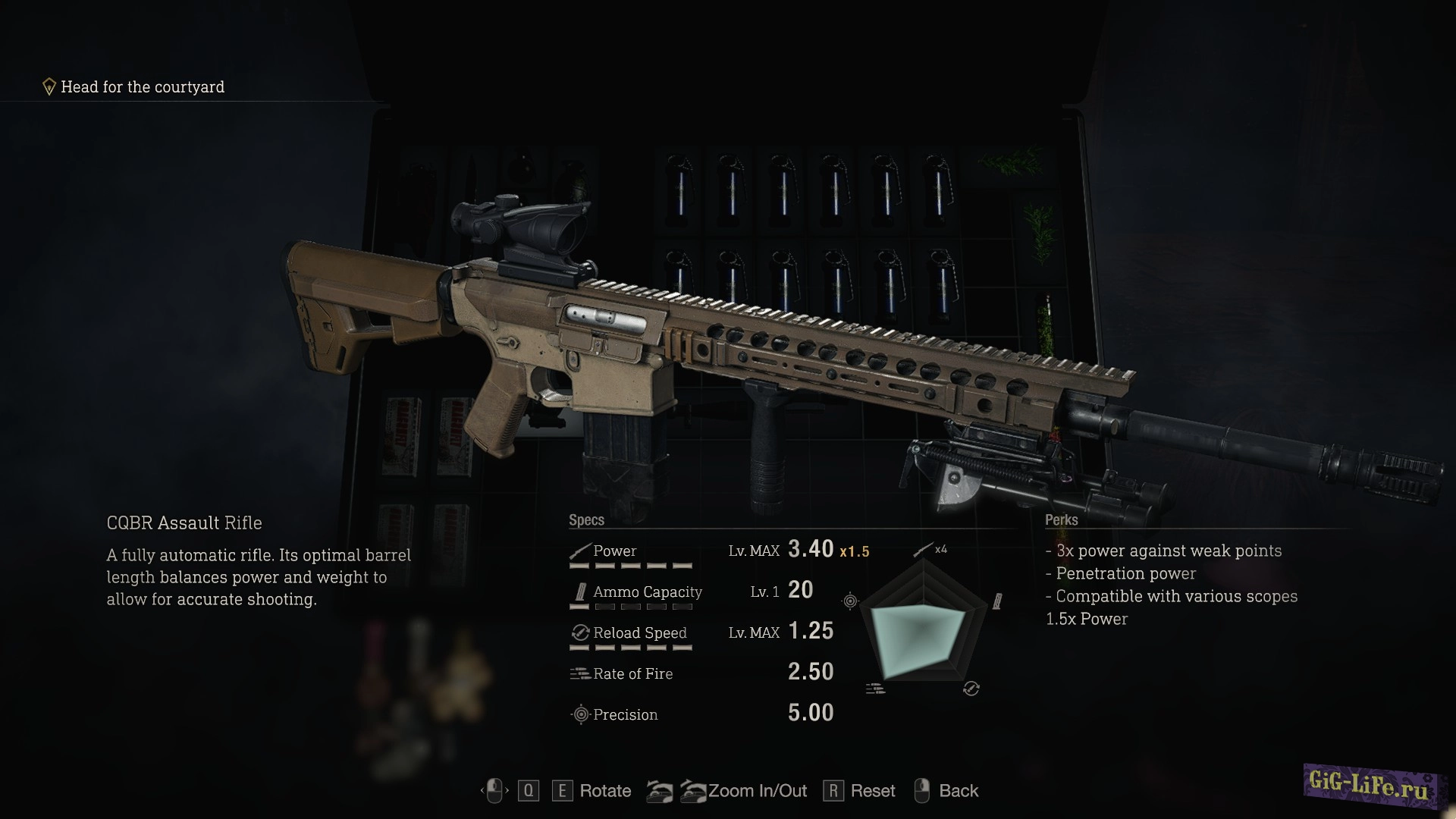Viewport: 1456px width, 819px height.
Task: Choose the Zoom In/Out control label
Action: click(x=757, y=791)
